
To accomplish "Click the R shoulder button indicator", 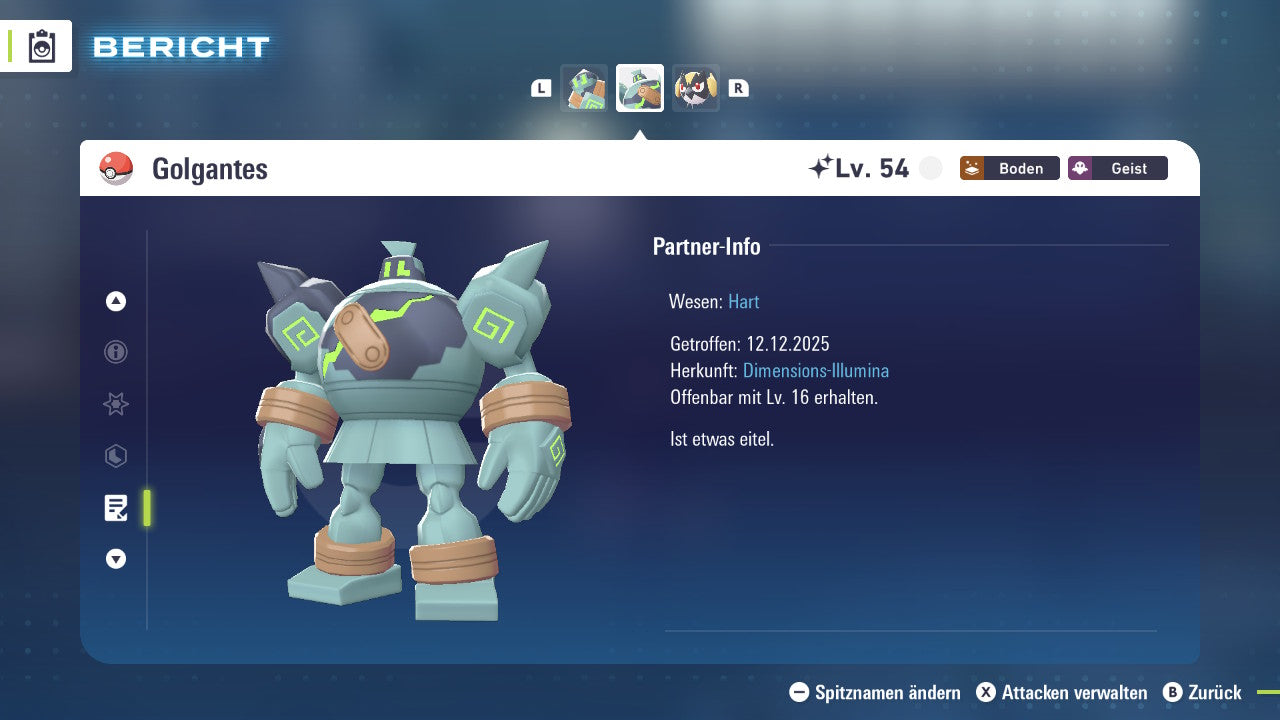I will [x=738, y=88].
